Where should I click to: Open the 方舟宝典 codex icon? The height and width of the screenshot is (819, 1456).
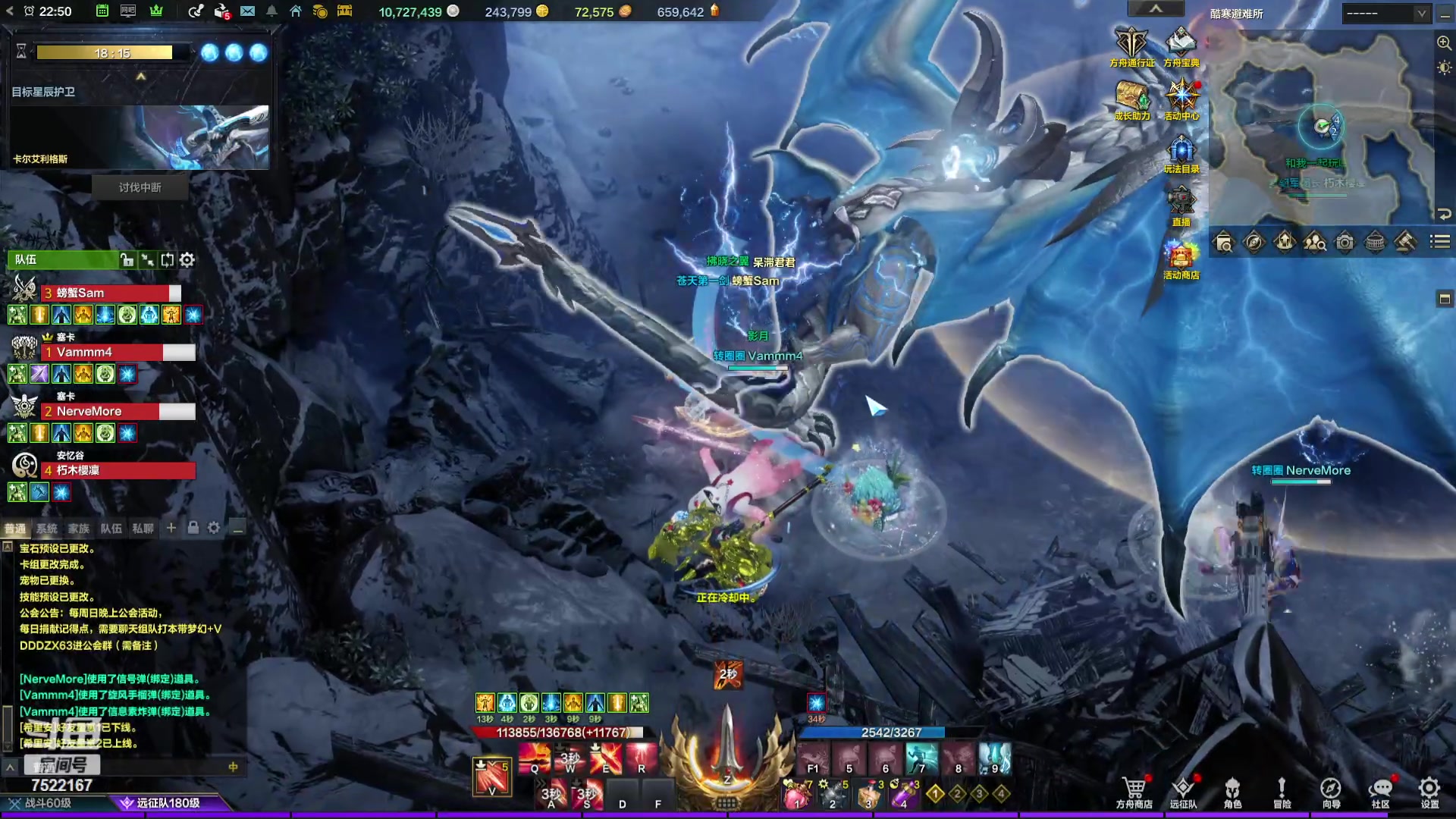[x=1181, y=47]
